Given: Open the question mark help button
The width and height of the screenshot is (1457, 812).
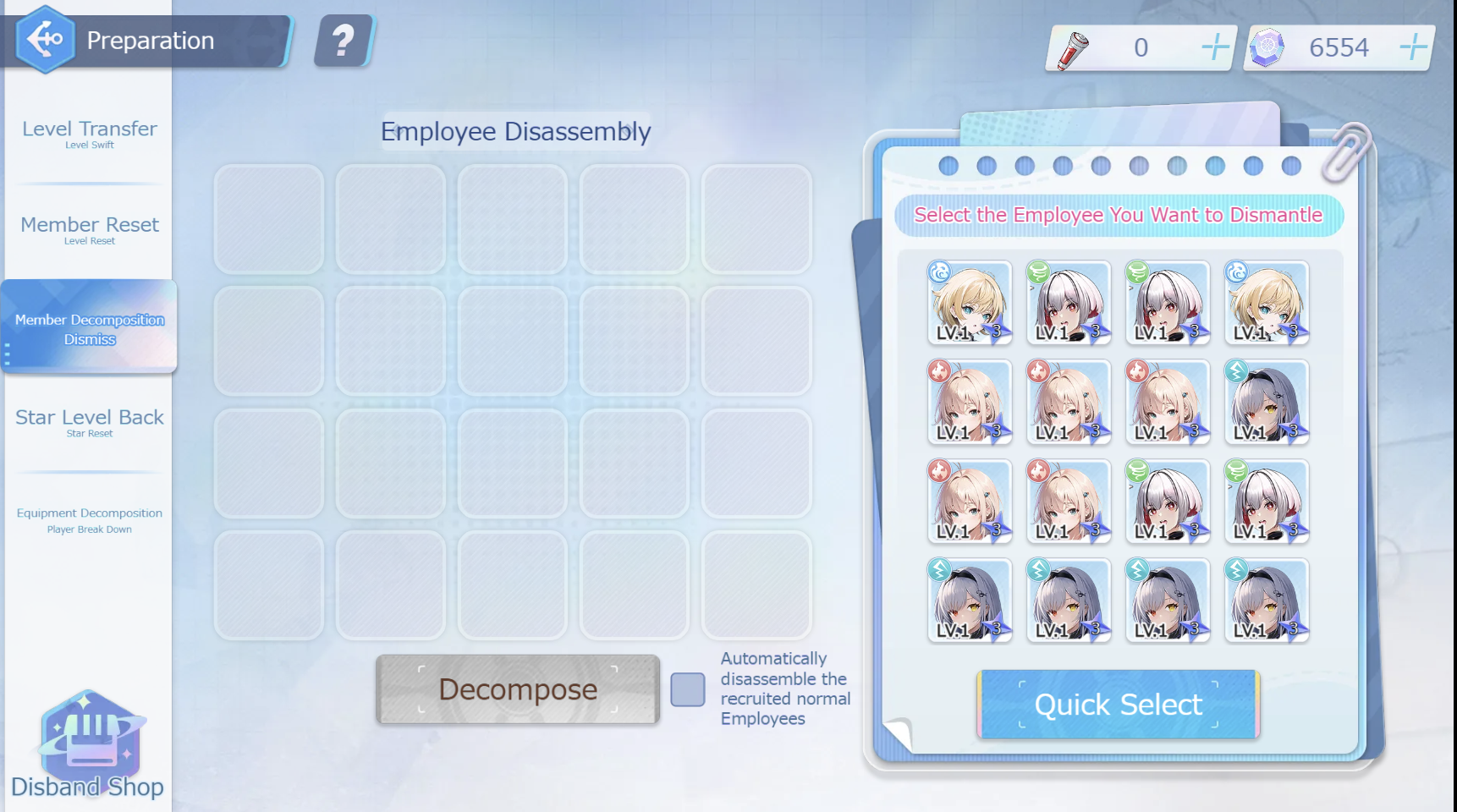Looking at the screenshot, I should (x=344, y=41).
